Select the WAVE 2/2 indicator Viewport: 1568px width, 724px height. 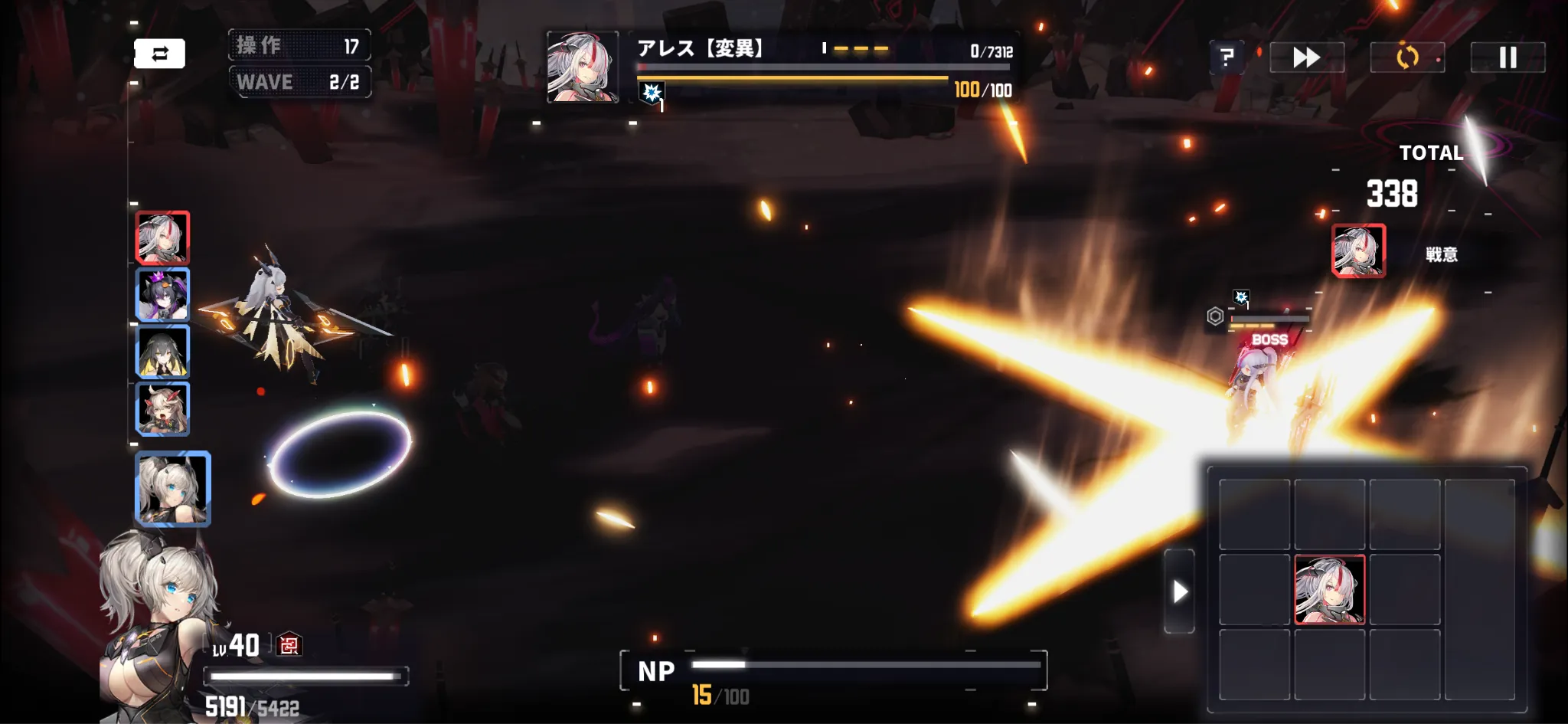[x=300, y=82]
